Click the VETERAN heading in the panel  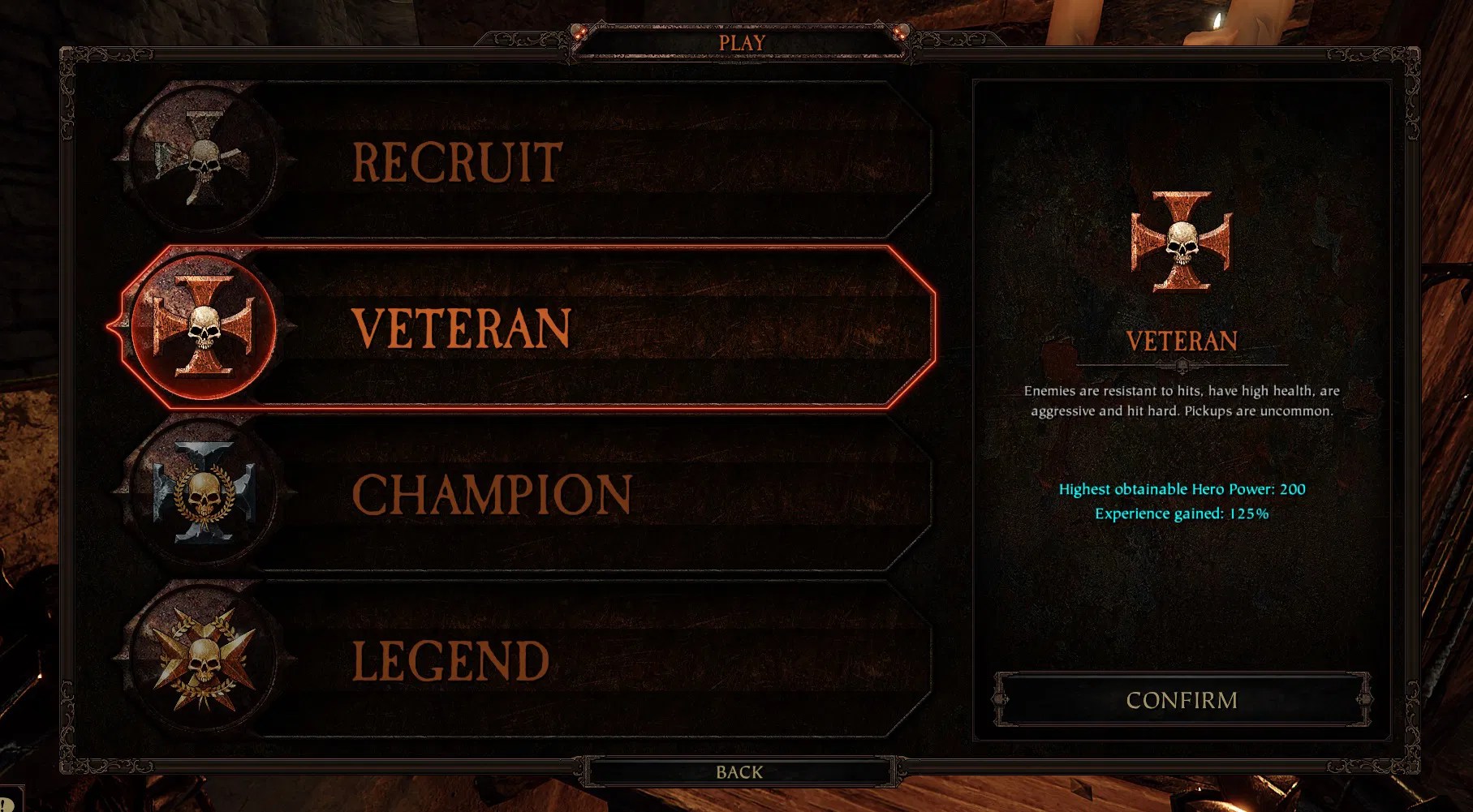(x=1181, y=341)
